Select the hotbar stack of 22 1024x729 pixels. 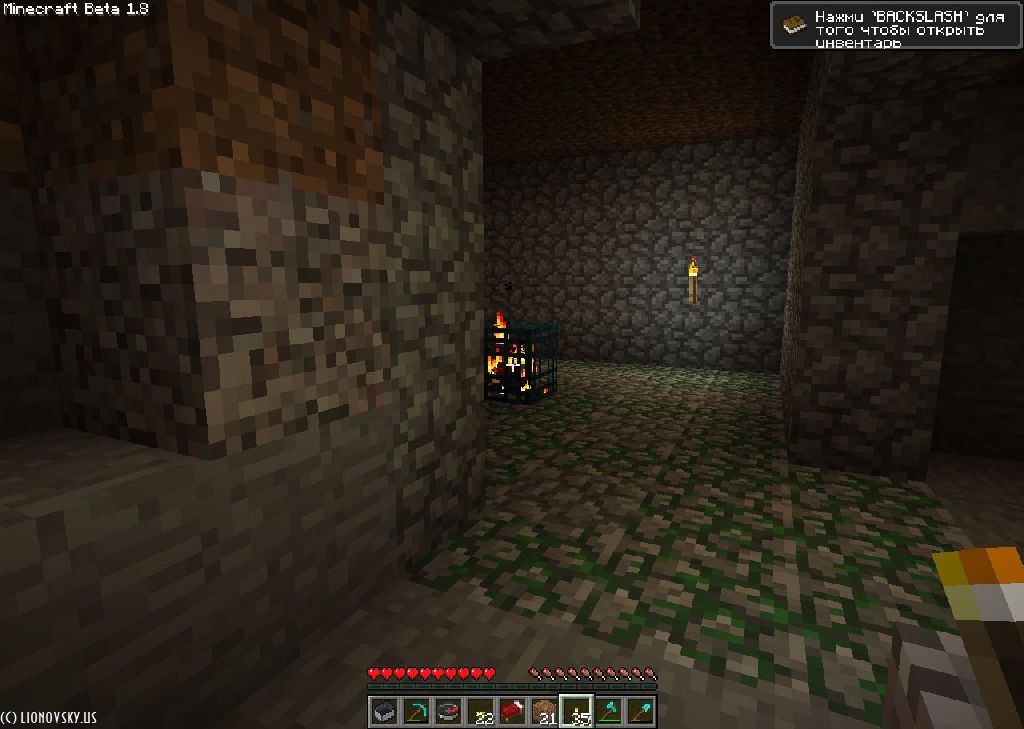click(480, 712)
